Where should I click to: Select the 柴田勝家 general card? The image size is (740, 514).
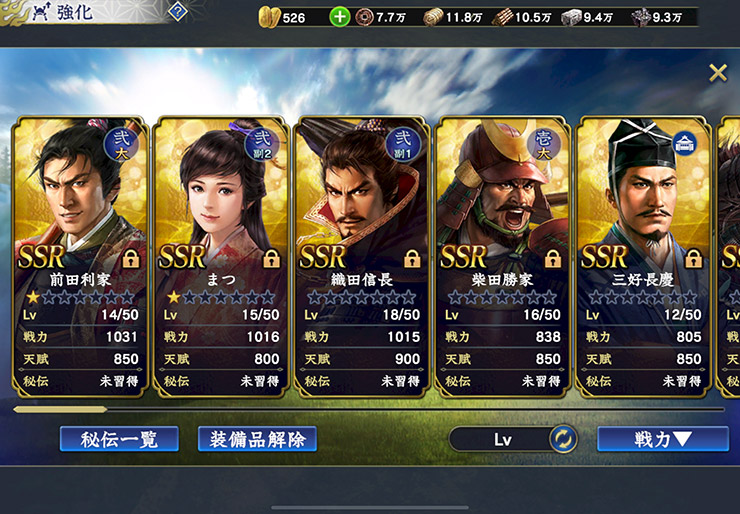click(x=502, y=255)
